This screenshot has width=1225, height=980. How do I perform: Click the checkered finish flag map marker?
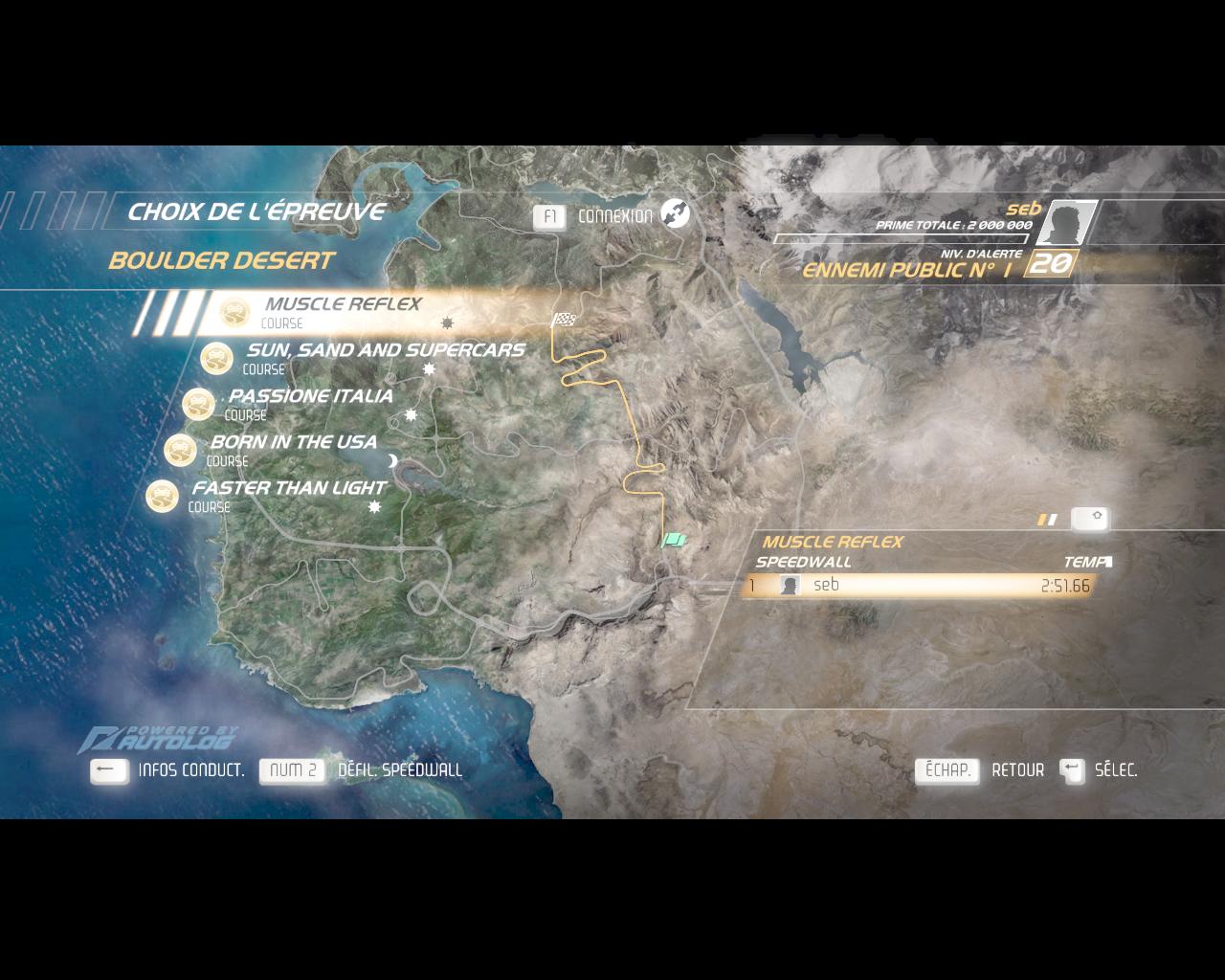[x=563, y=320]
